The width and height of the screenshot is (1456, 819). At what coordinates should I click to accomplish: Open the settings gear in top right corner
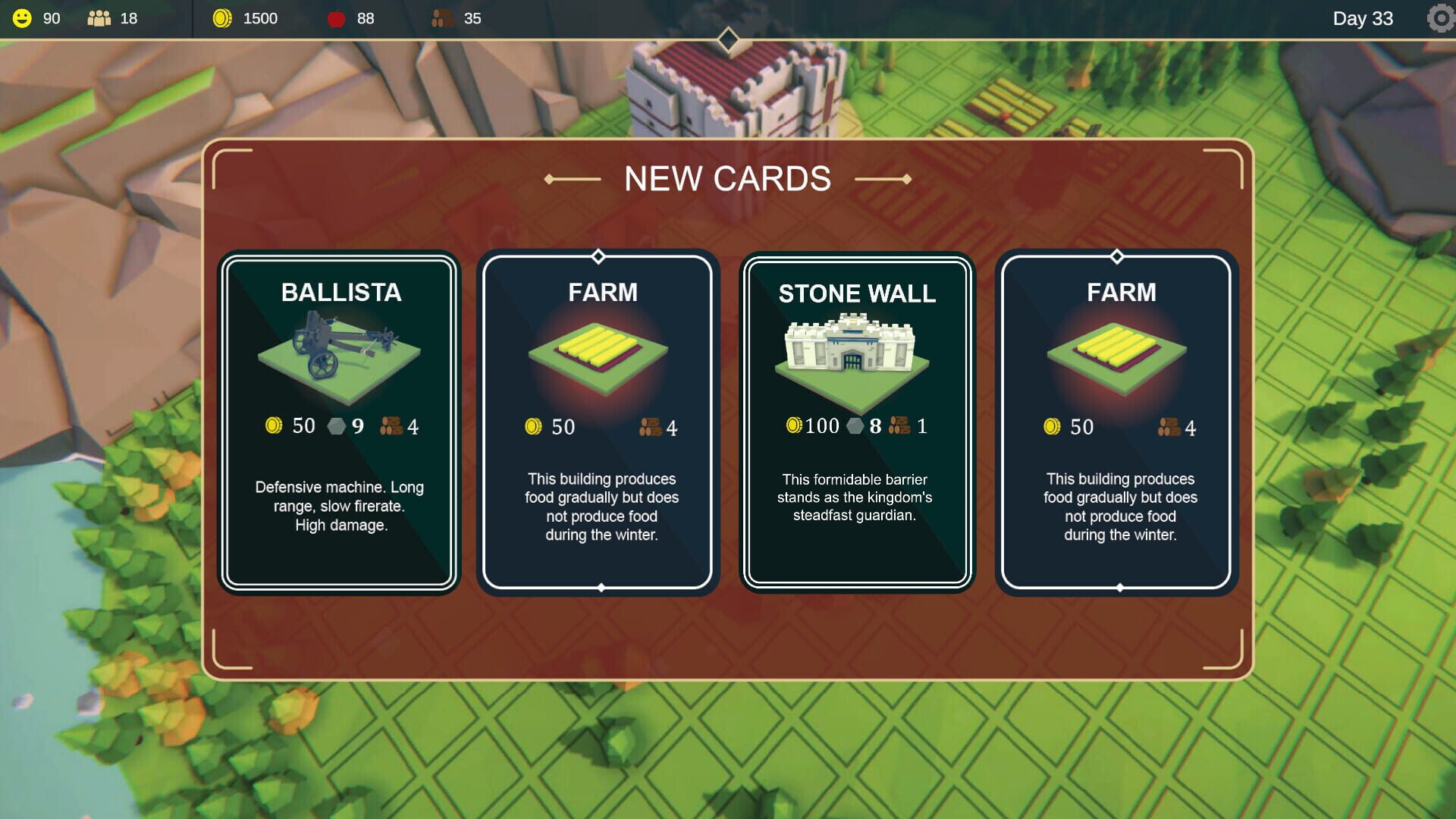click(1439, 18)
